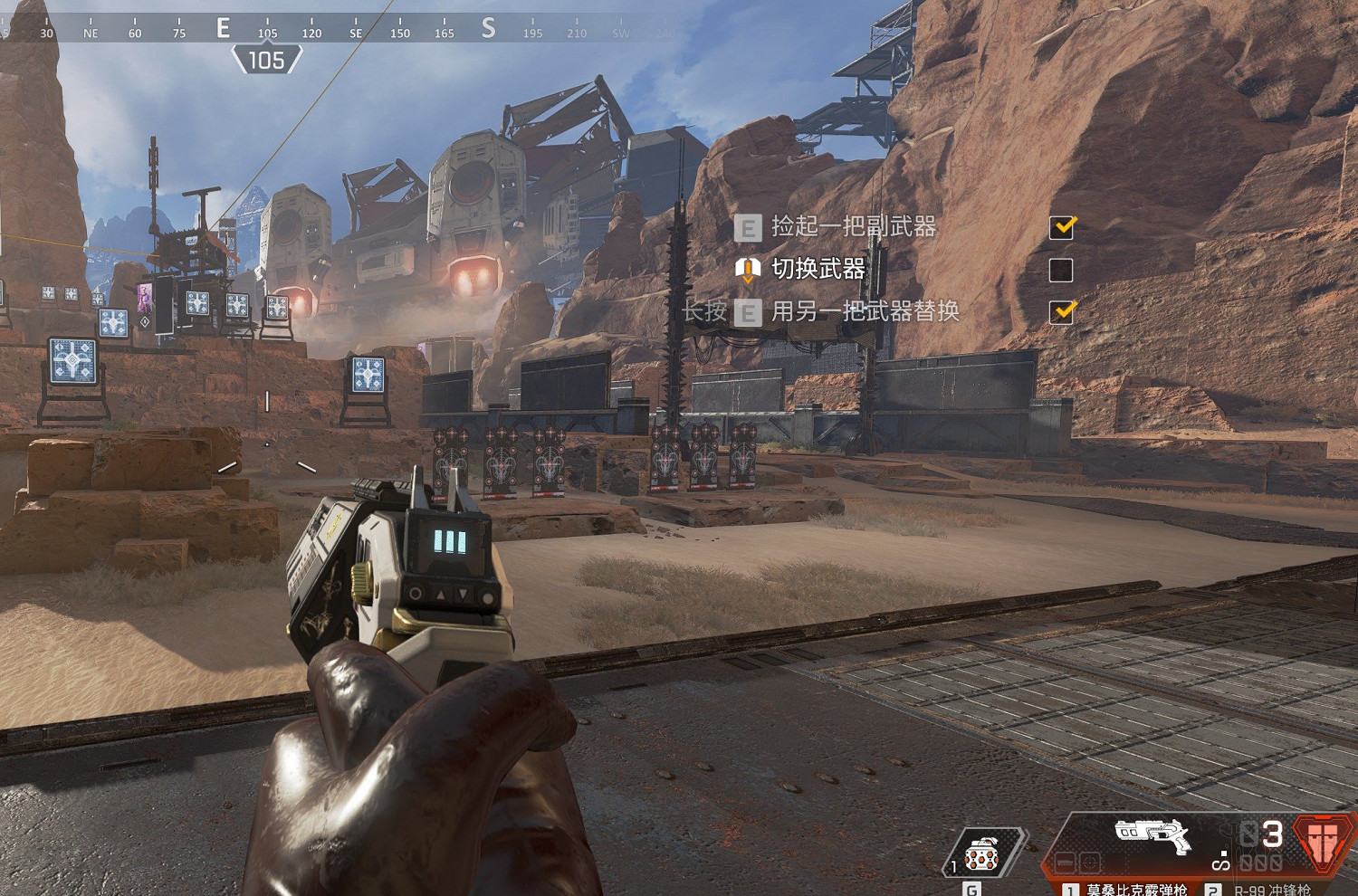Viewport: 1358px width, 896px height.
Task: Tick the unchecked 切换武器 objective checkbox
Action: pos(1061,269)
